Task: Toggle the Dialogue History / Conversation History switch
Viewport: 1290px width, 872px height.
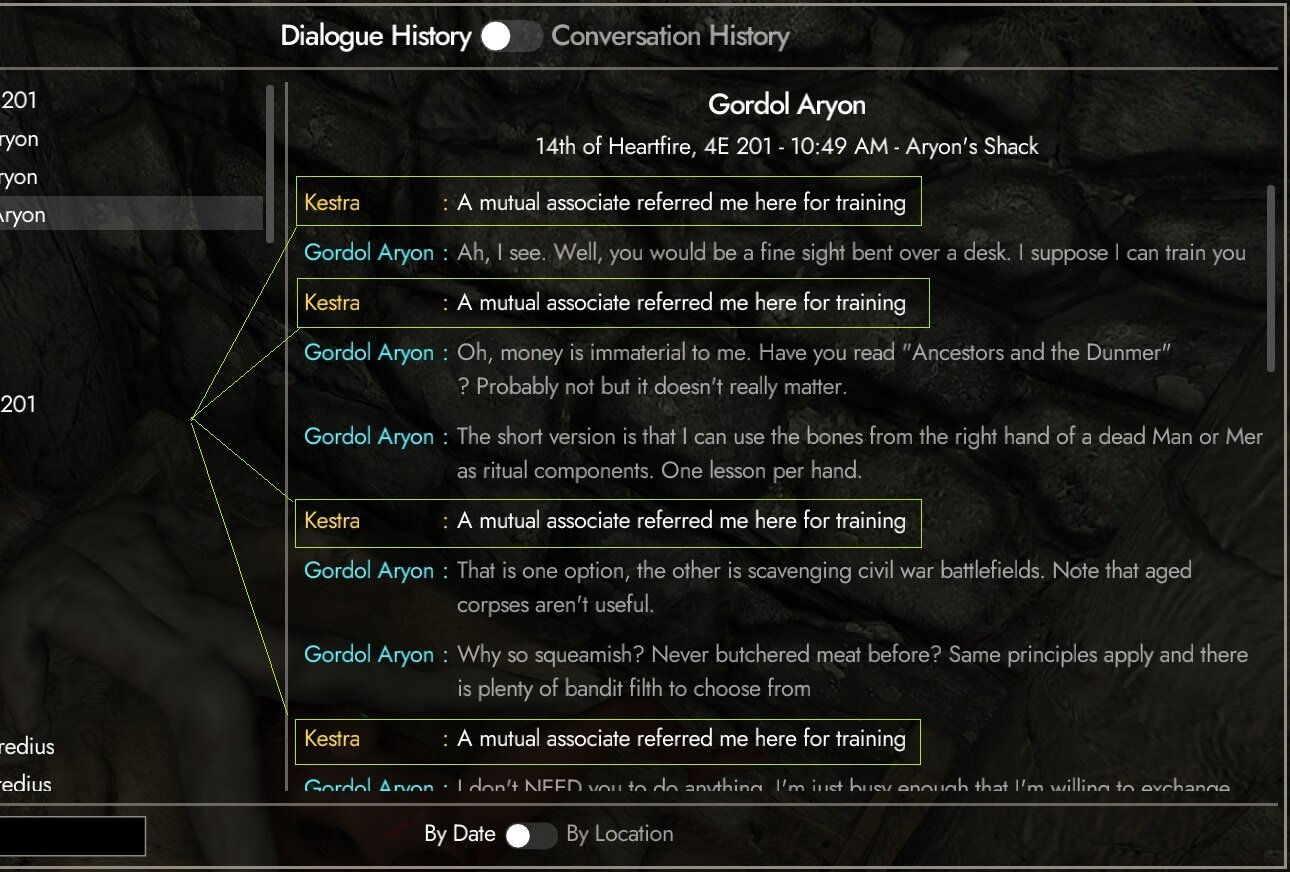Action: point(511,37)
